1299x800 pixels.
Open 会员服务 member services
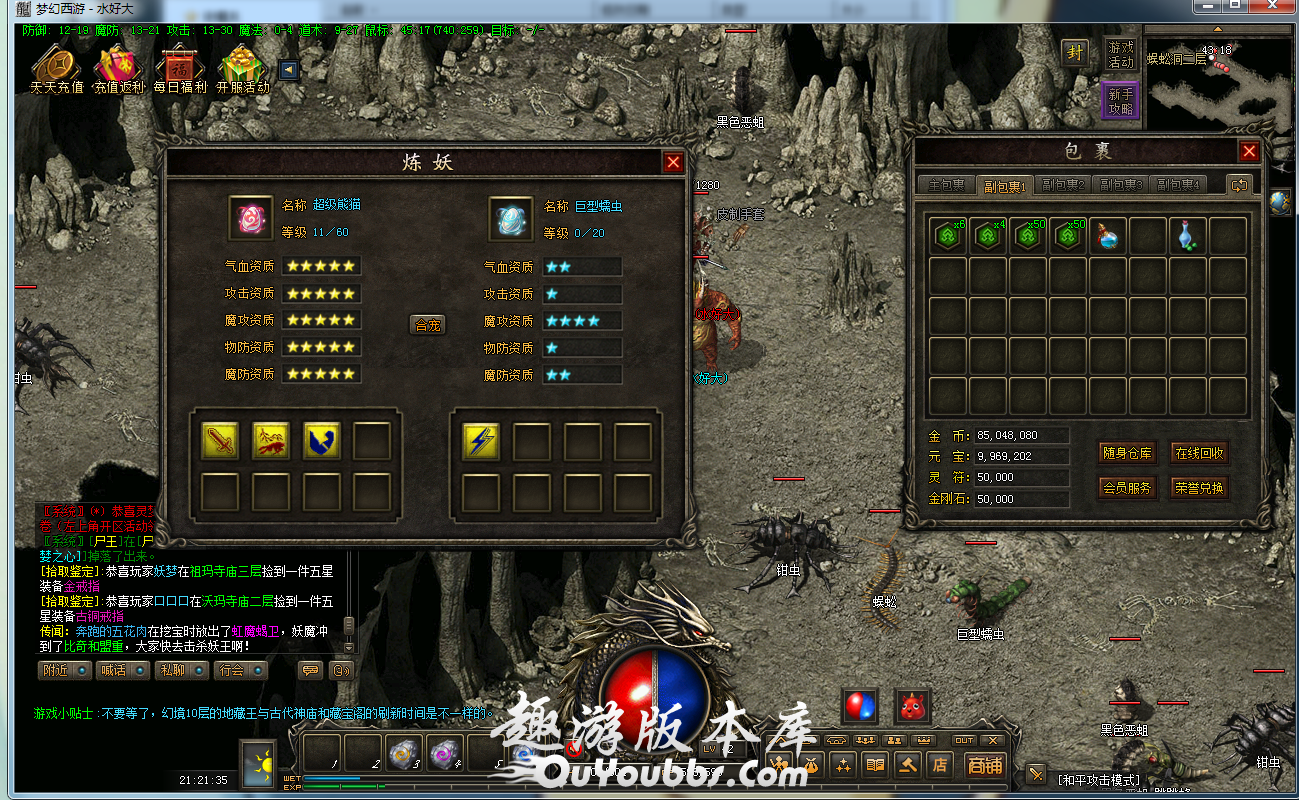click(1127, 488)
